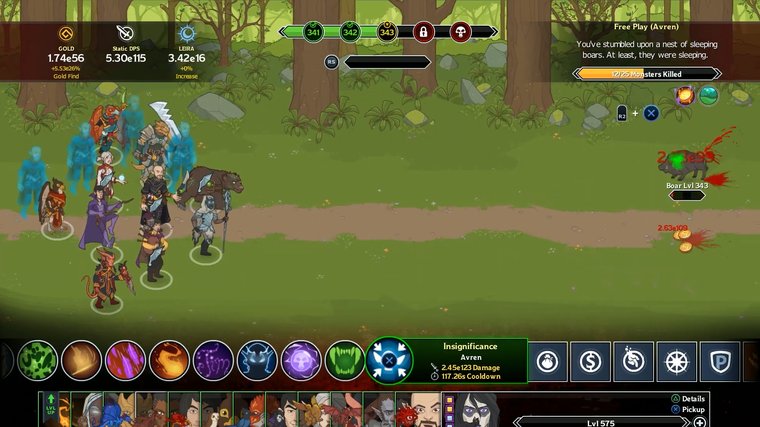Trigger the magenta slashes ability
Screen dimensions: 760x427
[126, 360]
